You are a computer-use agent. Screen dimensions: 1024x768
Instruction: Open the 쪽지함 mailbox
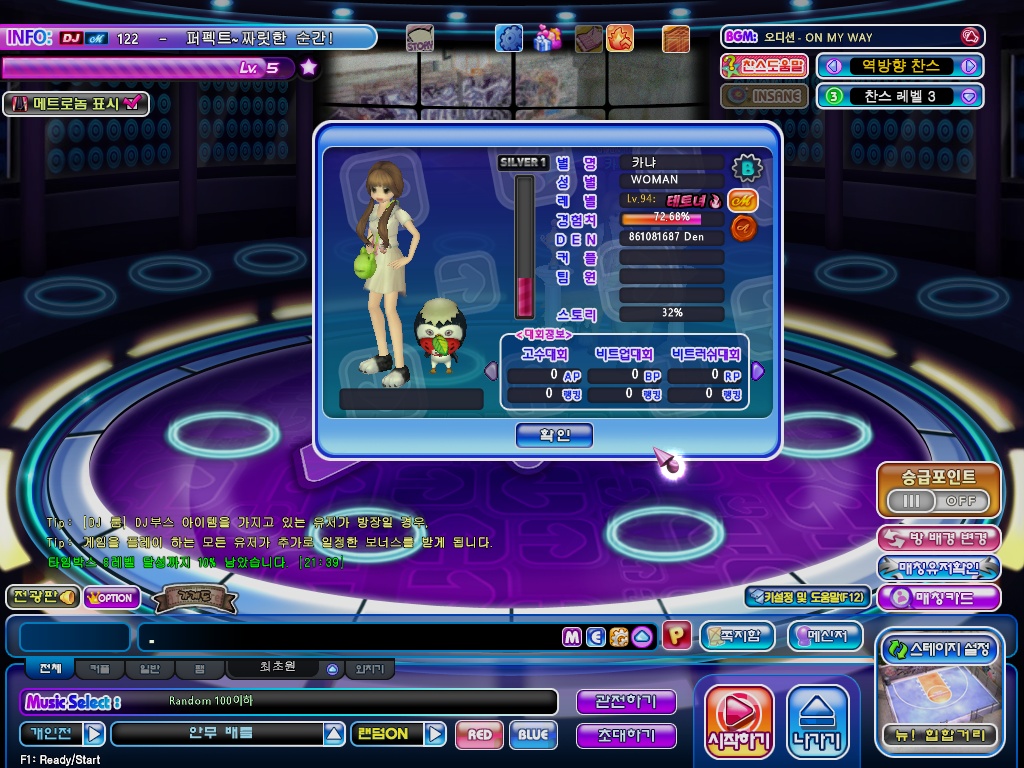pos(738,636)
